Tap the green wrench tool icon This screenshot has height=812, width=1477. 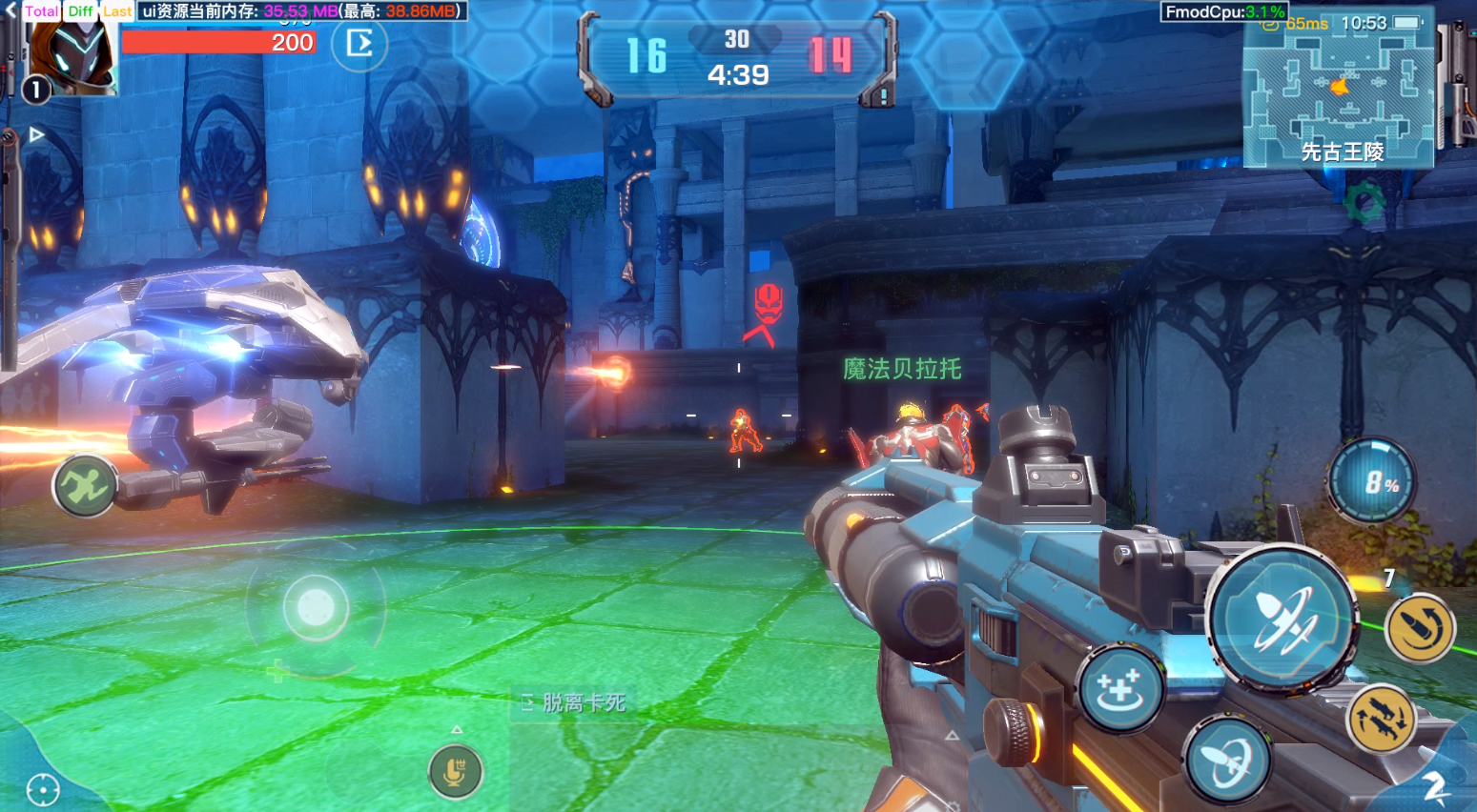(84, 485)
